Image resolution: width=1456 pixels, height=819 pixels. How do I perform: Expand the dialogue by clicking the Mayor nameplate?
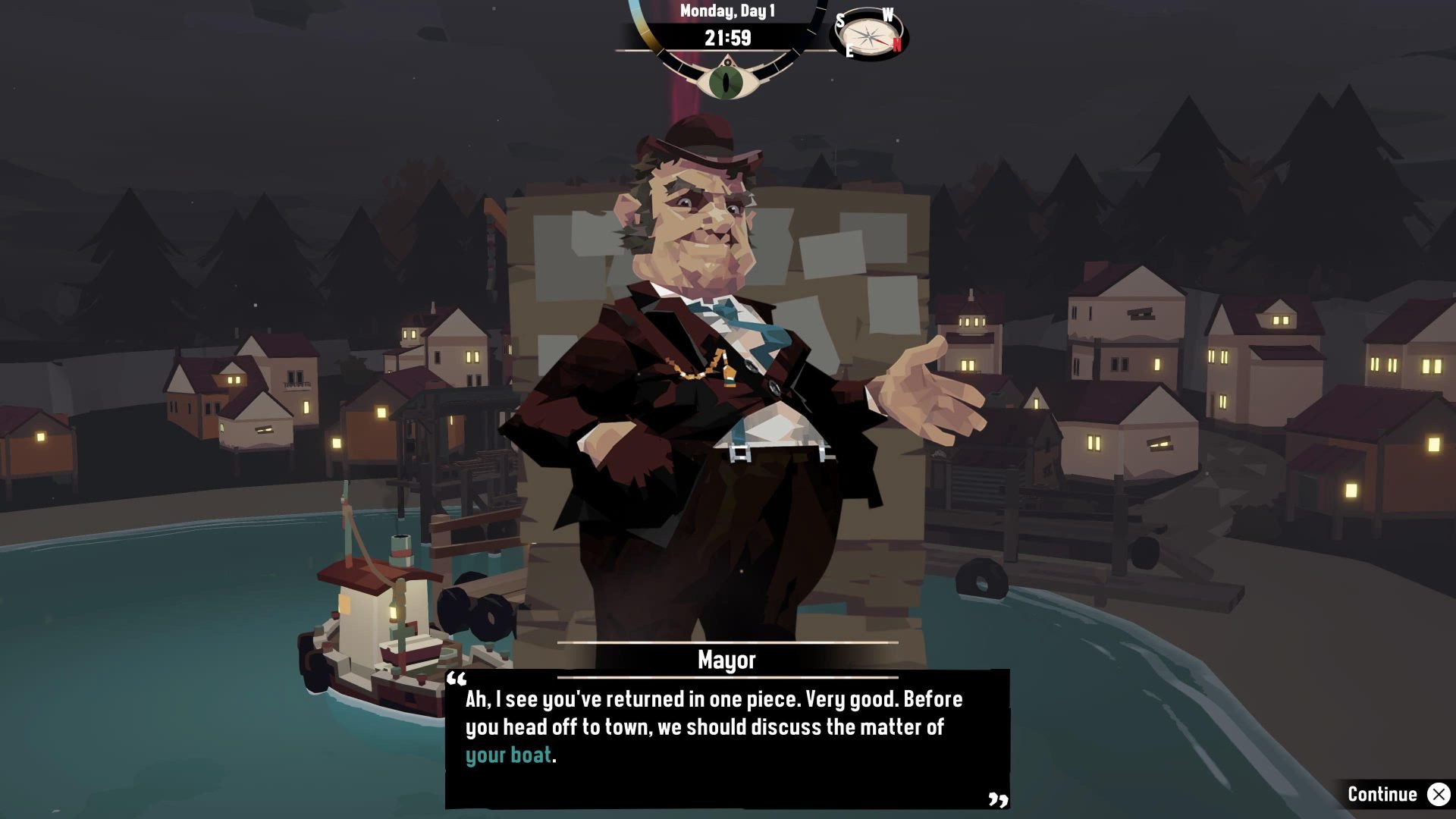coord(726,660)
